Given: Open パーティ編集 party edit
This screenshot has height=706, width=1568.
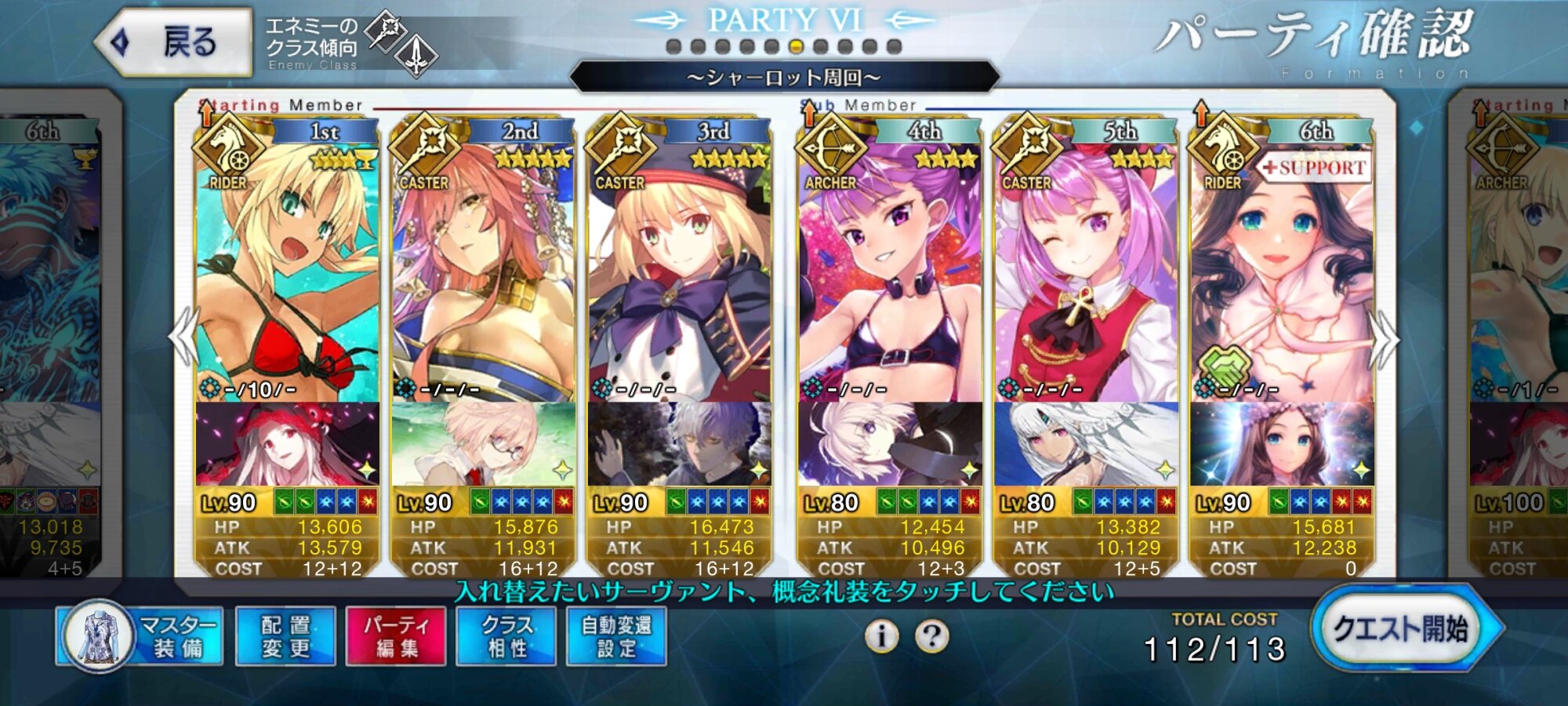Looking at the screenshot, I should tap(396, 636).
